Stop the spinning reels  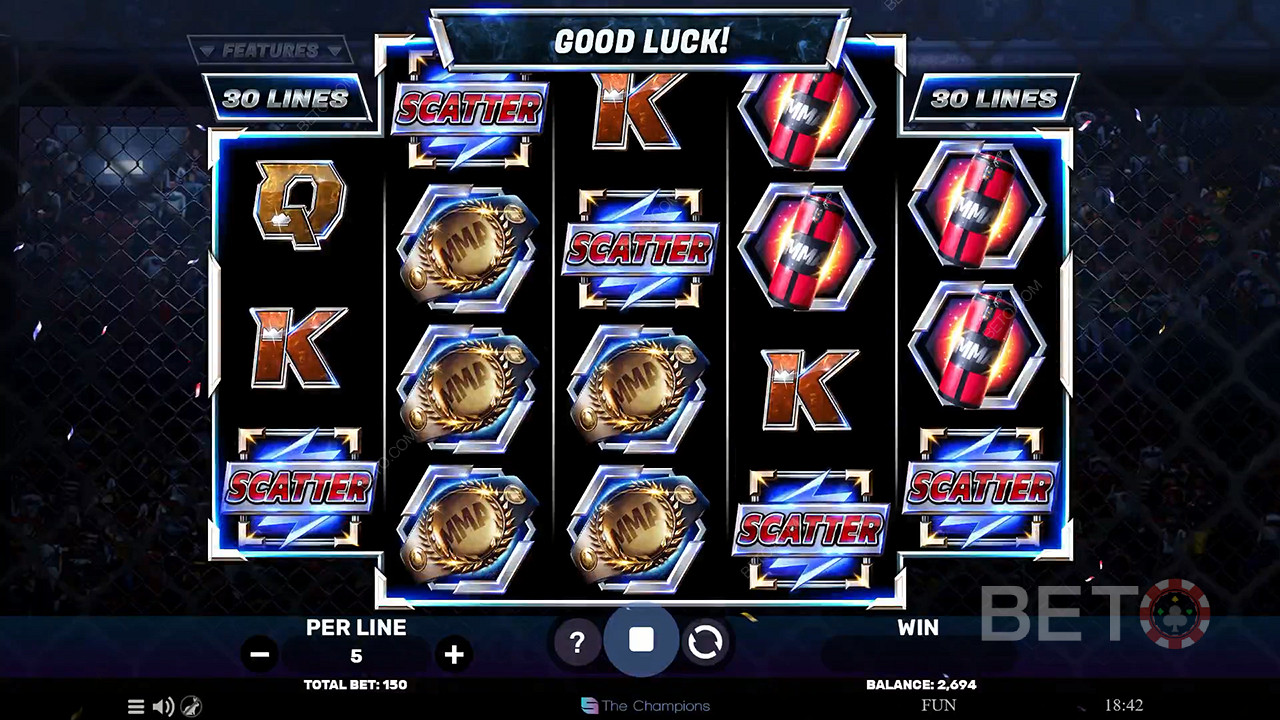[x=641, y=641]
